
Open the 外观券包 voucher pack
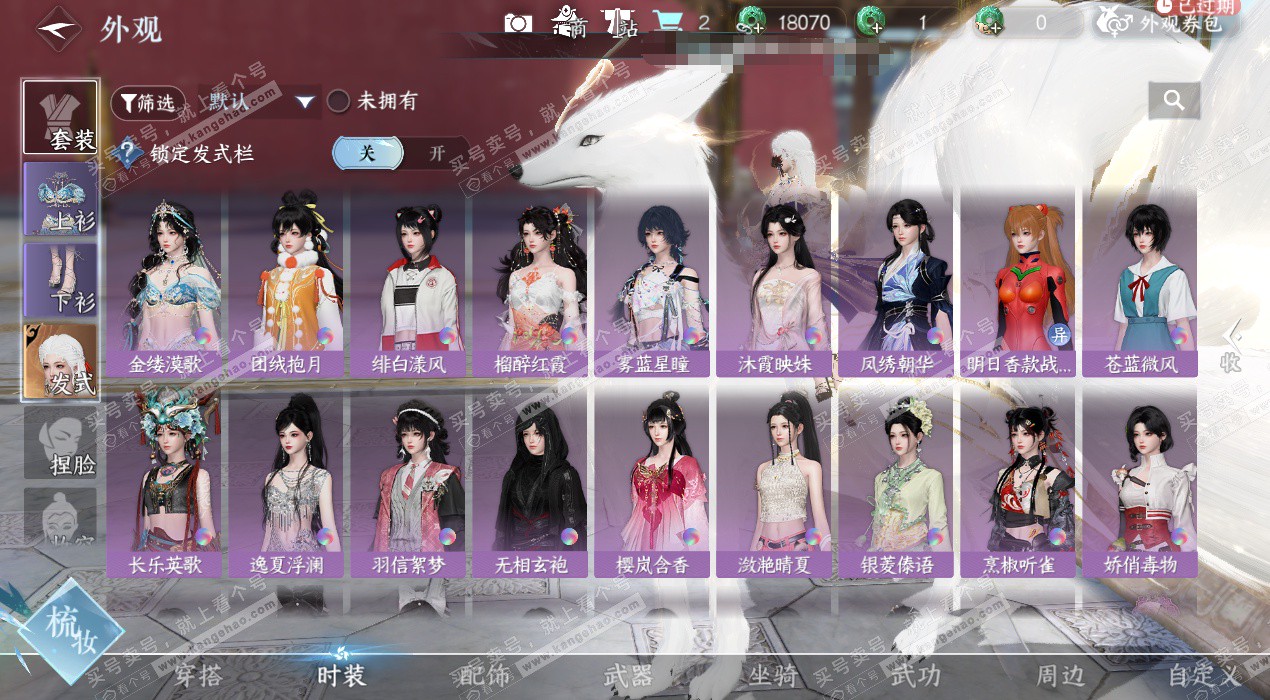tap(1166, 22)
